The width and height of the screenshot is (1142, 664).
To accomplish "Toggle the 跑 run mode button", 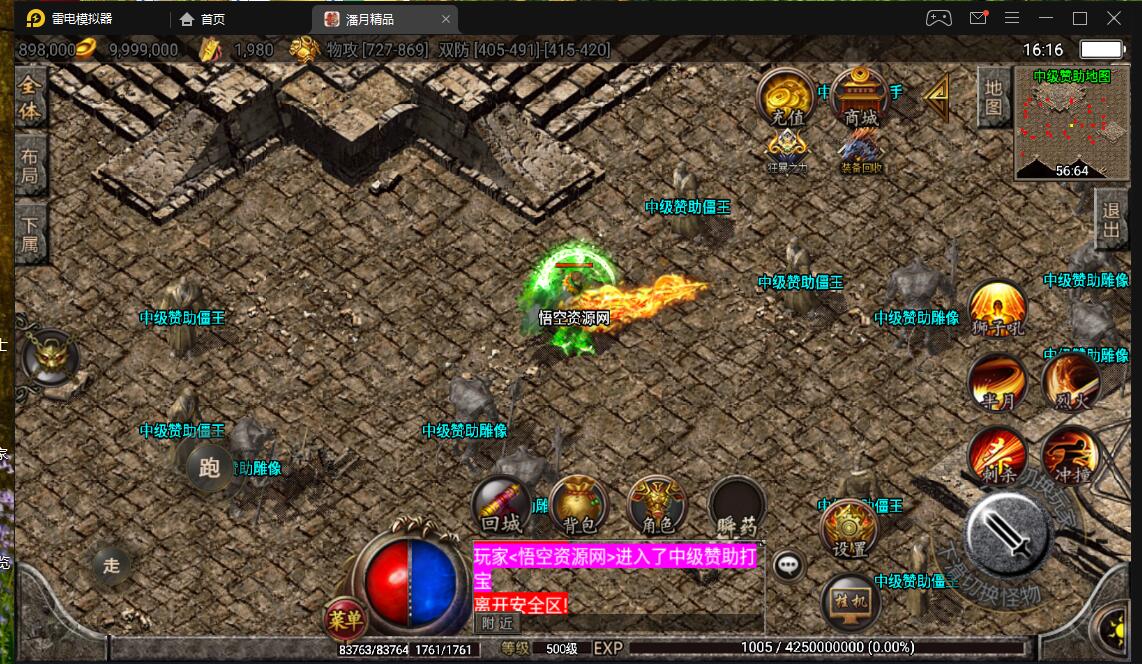I will (x=209, y=468).
